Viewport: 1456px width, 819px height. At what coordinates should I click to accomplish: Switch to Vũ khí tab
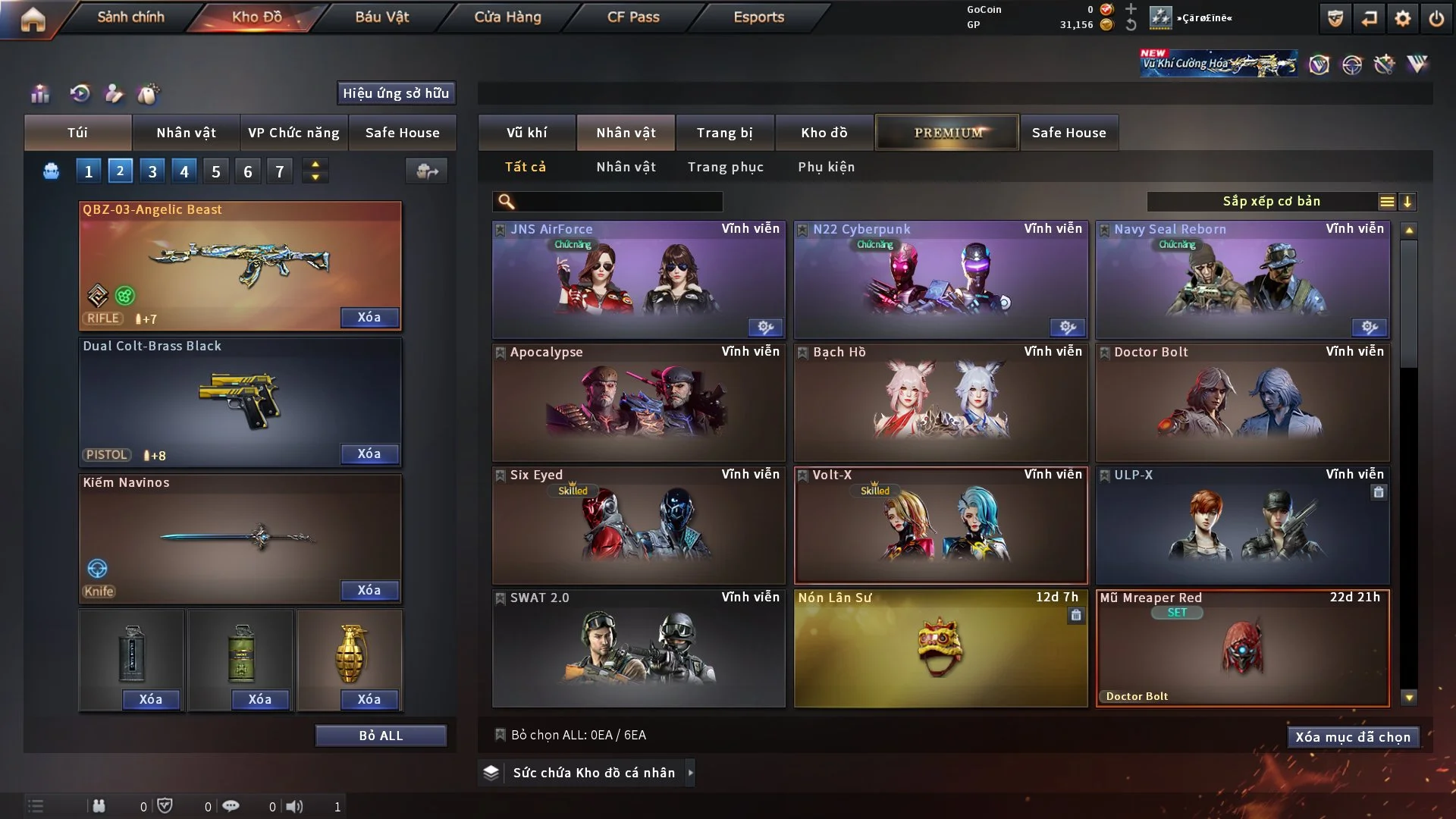(x=526, y=133)
